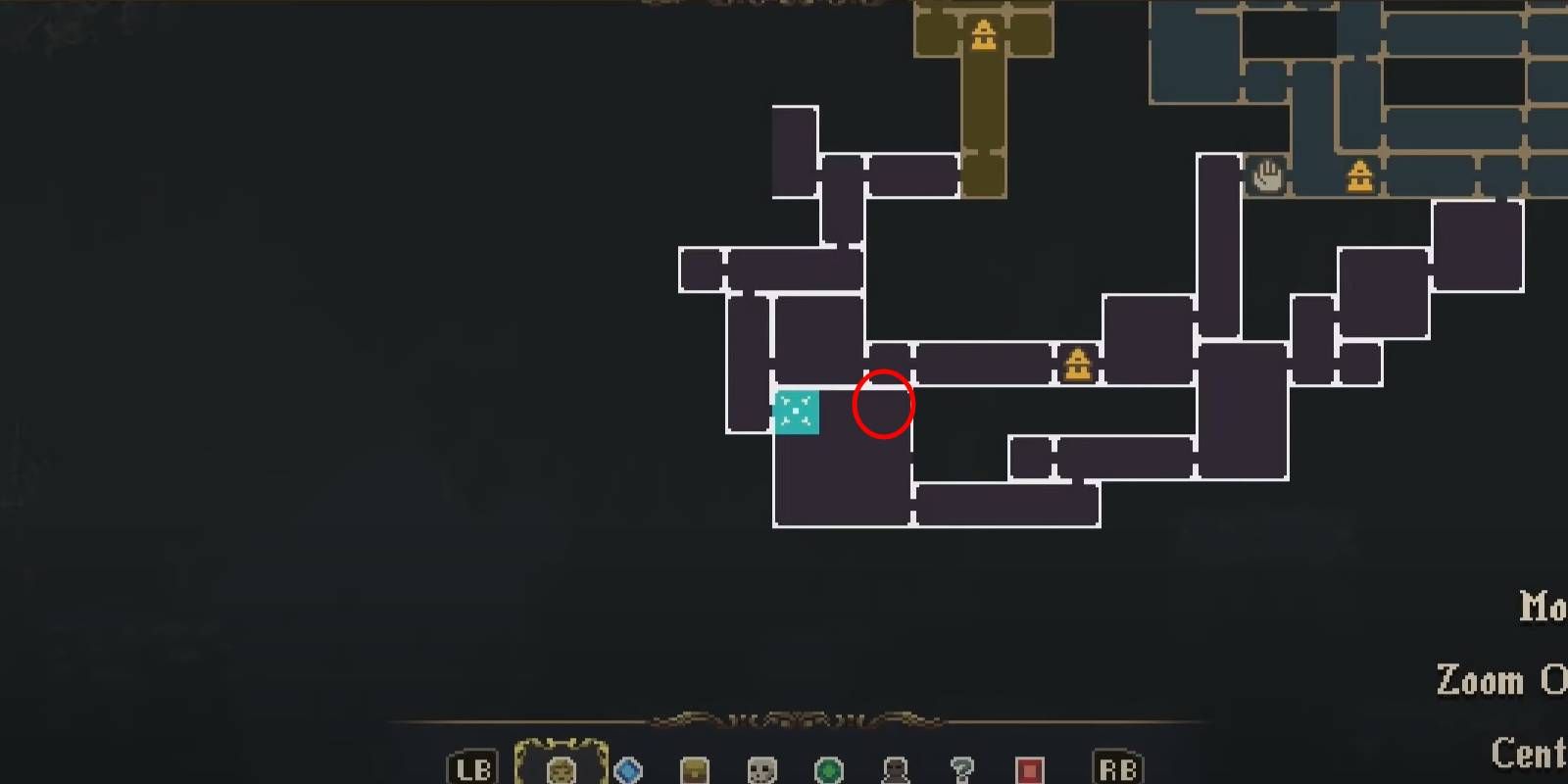
Task: Click the hooded NPC figure filter icon
Action: [893, 769]
